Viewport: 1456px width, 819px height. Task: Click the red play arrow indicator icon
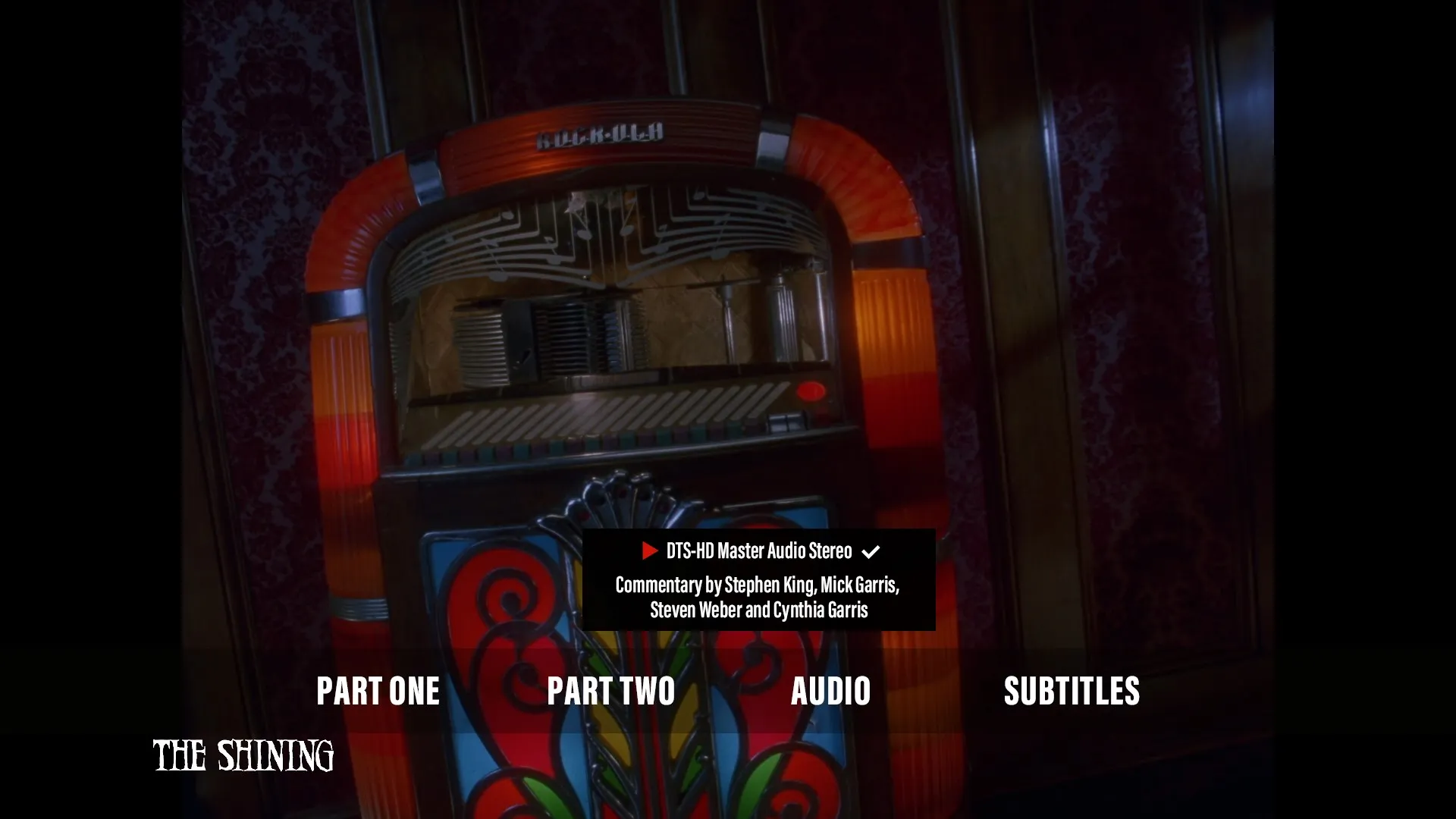648,551
